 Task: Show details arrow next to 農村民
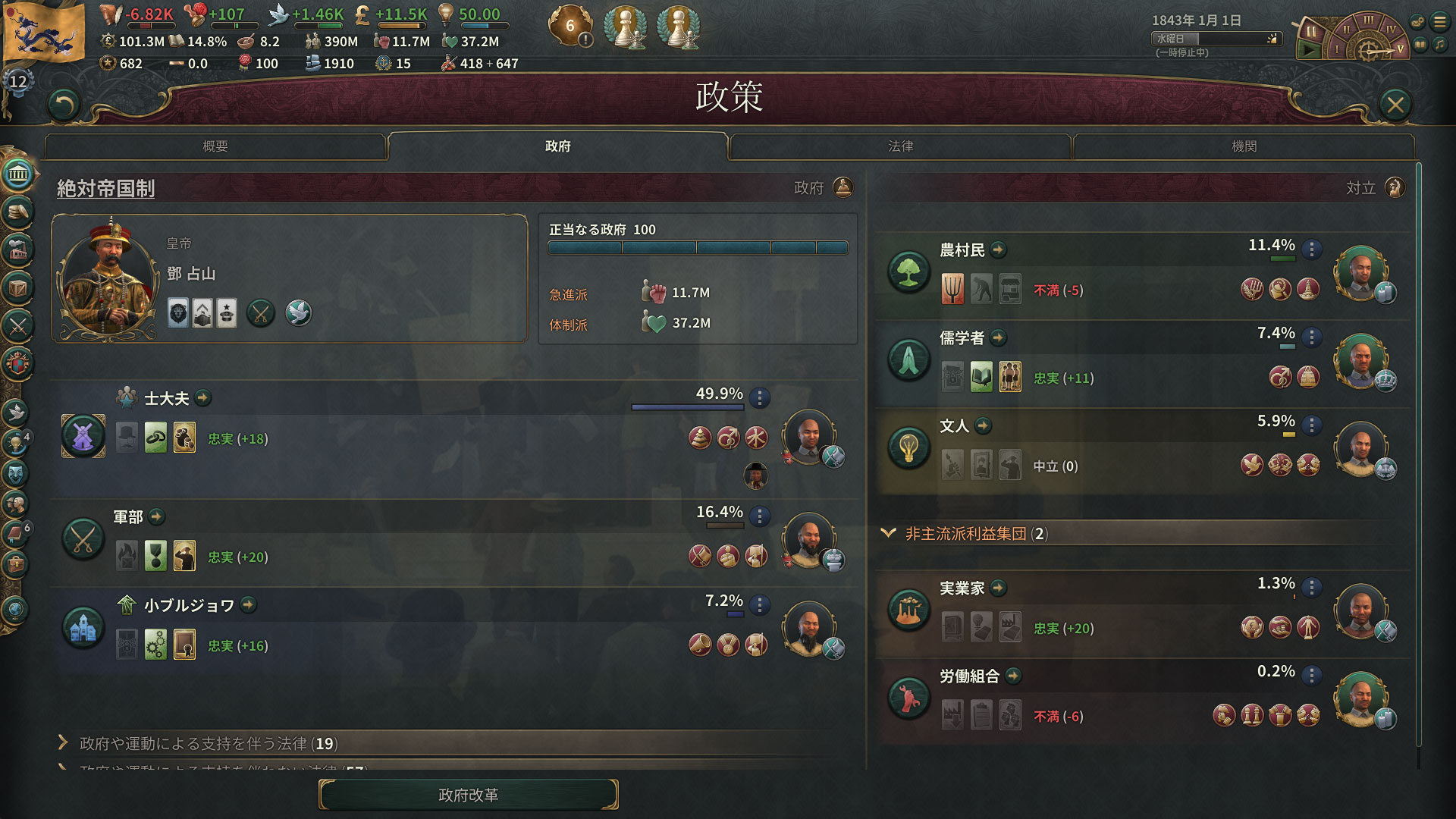click(x=998, y=249)
